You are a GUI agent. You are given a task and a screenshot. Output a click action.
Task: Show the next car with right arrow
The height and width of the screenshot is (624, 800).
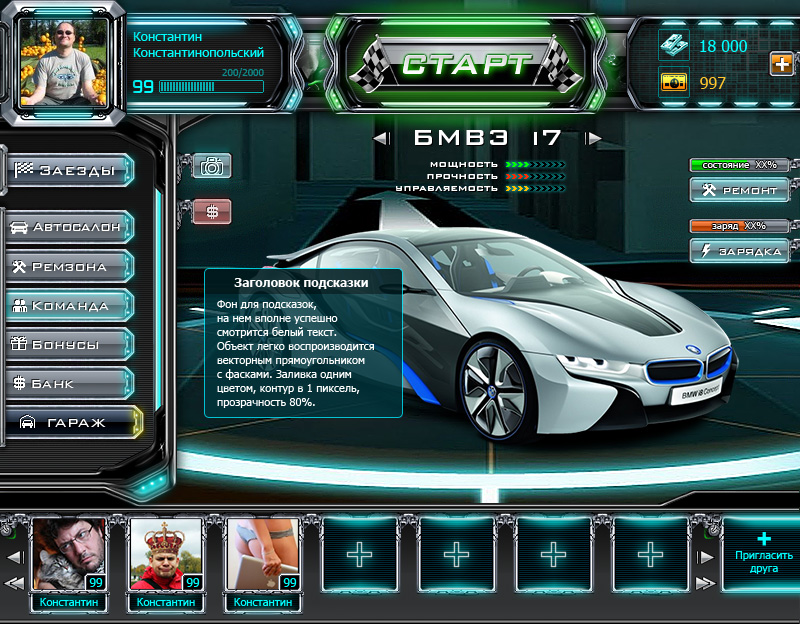[x=594, y=138]
